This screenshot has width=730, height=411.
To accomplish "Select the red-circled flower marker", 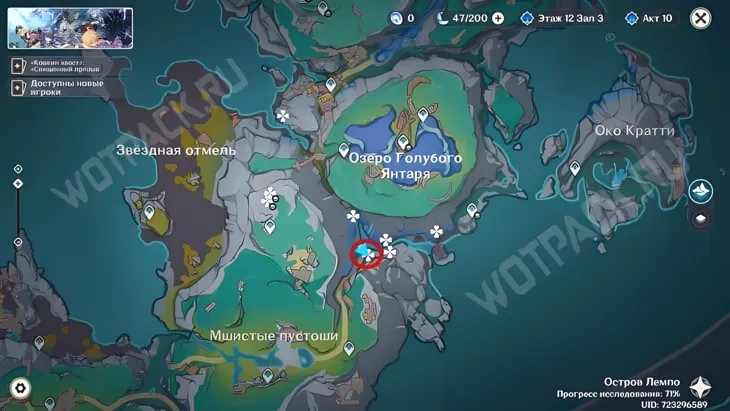I will (367, 254).
